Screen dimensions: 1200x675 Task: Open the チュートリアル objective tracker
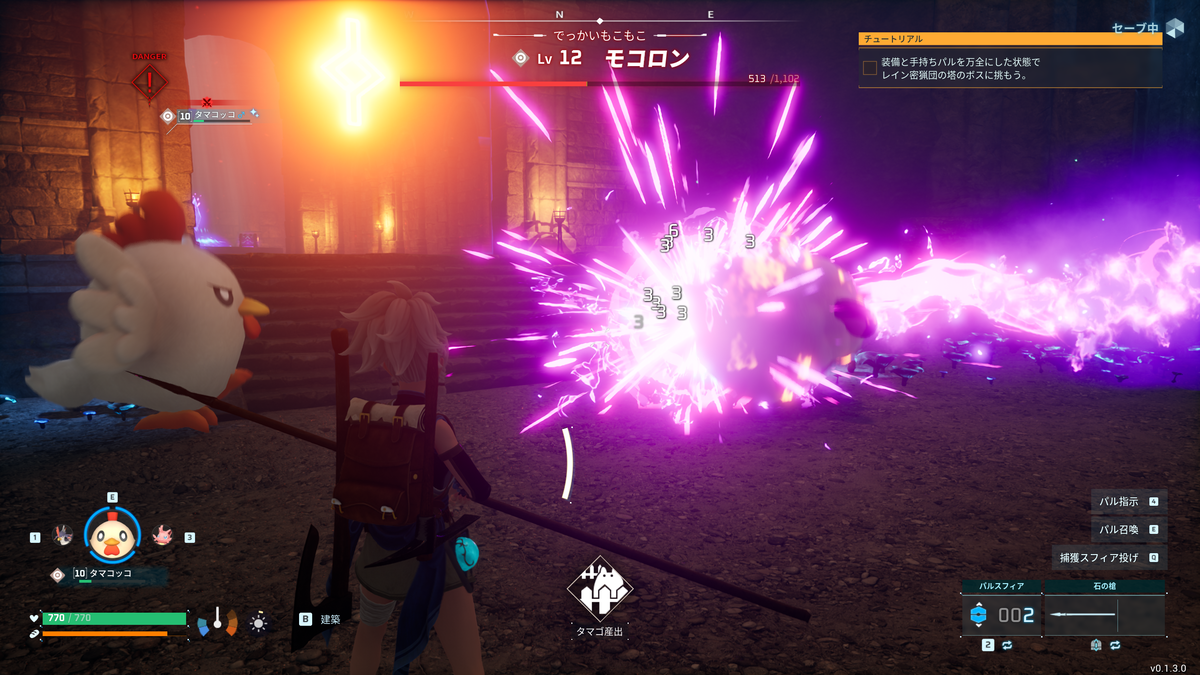pos(1010,39)
